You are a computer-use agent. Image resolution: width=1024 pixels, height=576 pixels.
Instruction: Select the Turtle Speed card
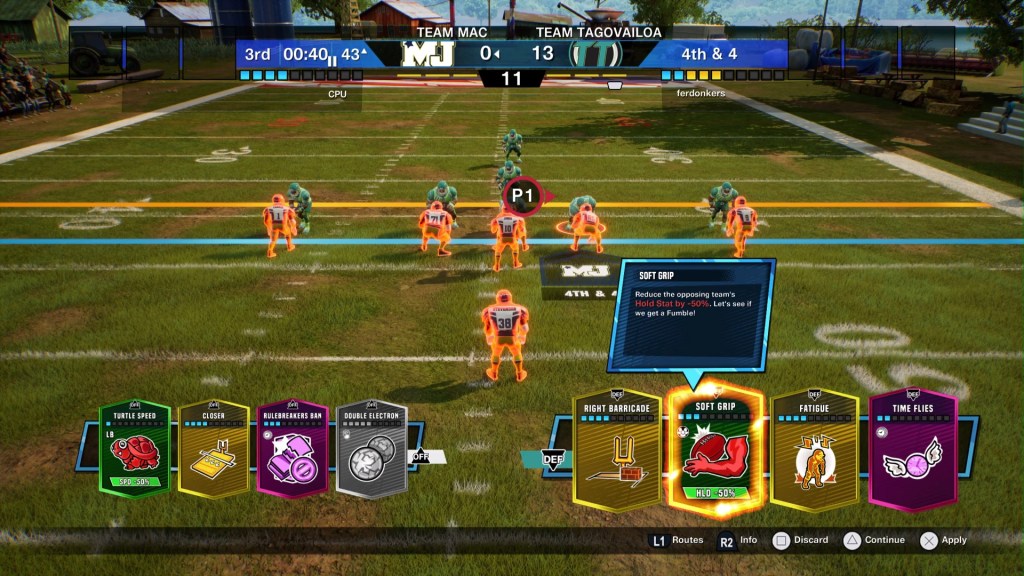pos(135,449)
